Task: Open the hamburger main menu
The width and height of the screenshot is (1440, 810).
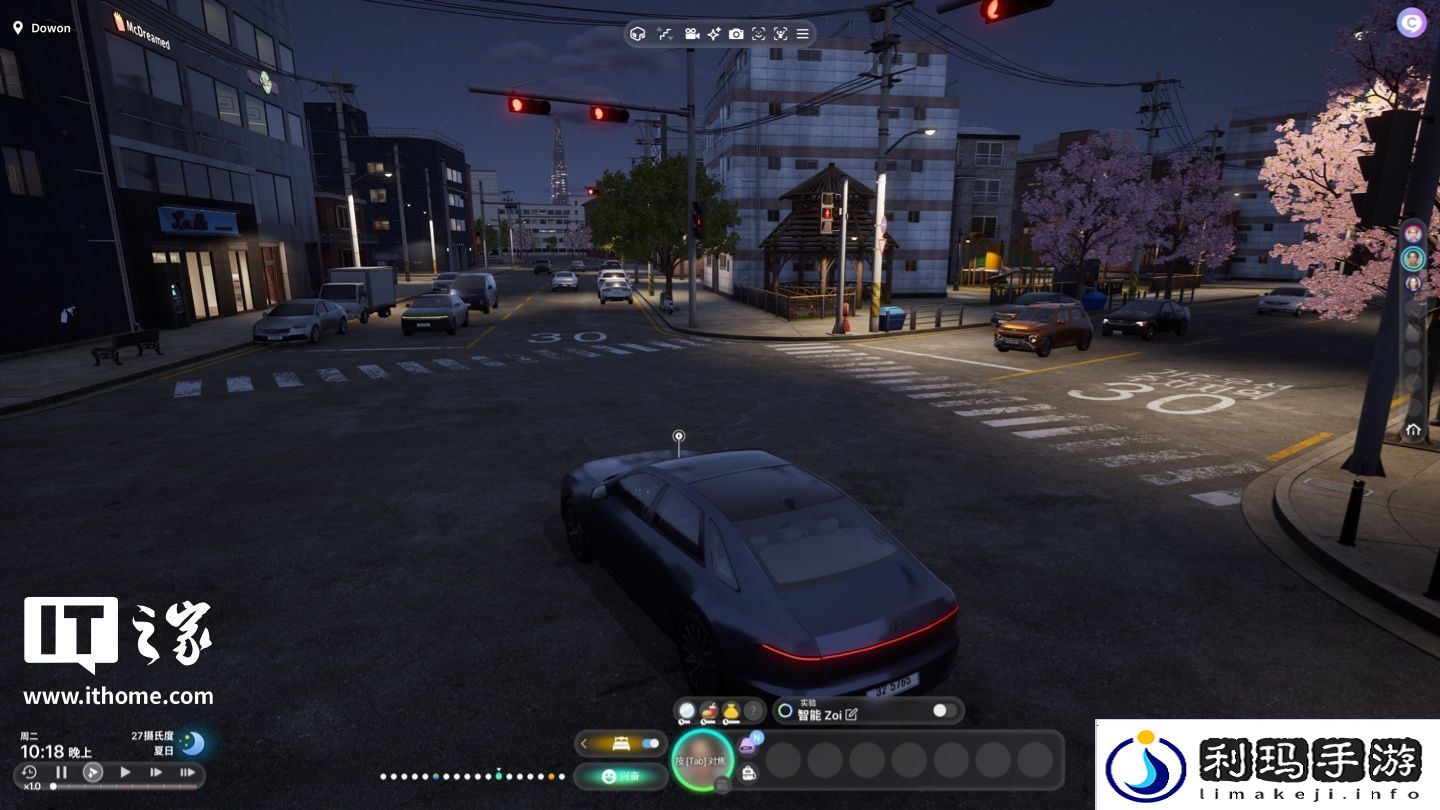Action: 803,34
